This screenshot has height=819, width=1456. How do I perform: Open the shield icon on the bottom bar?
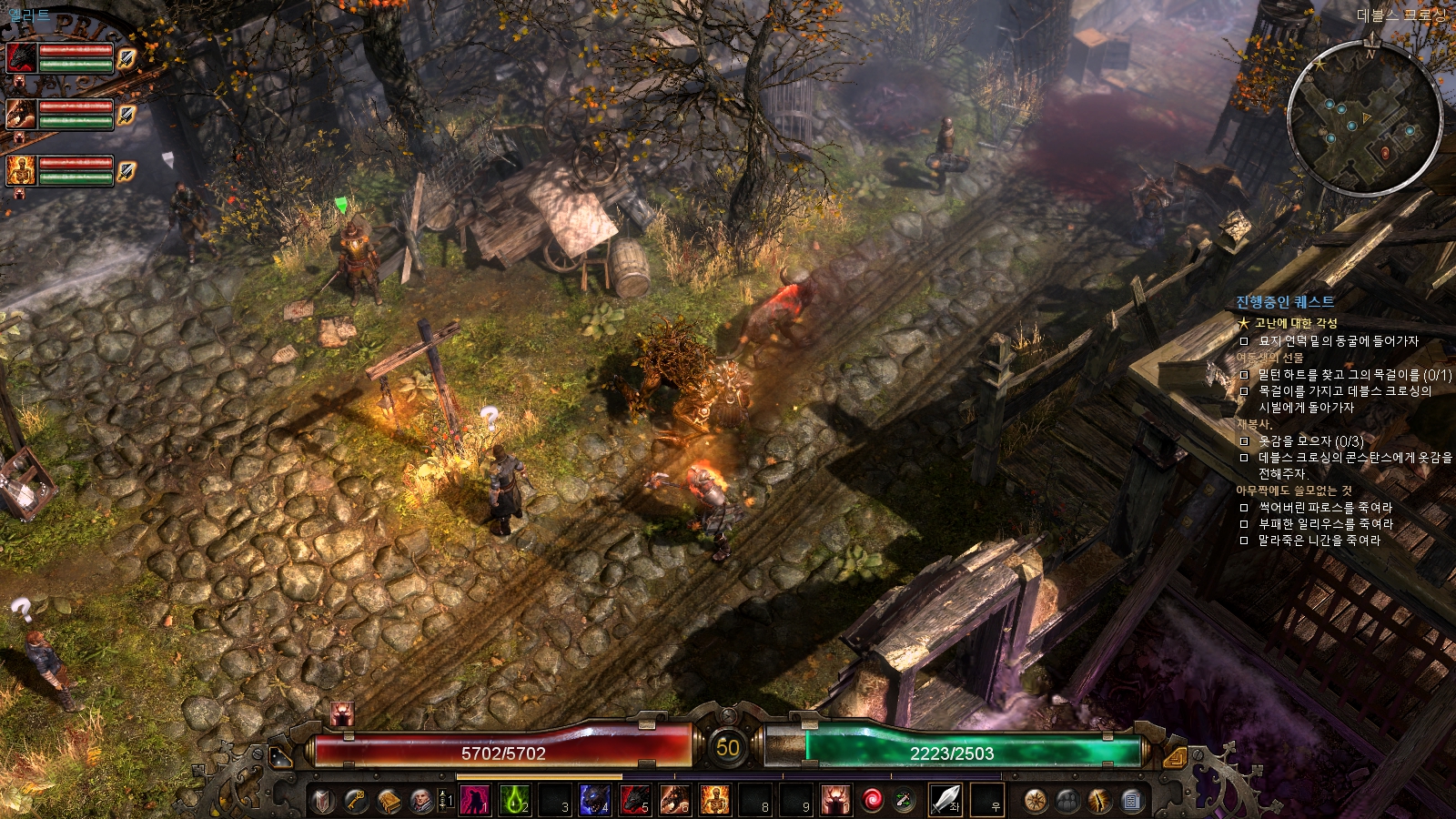(324, 801)
